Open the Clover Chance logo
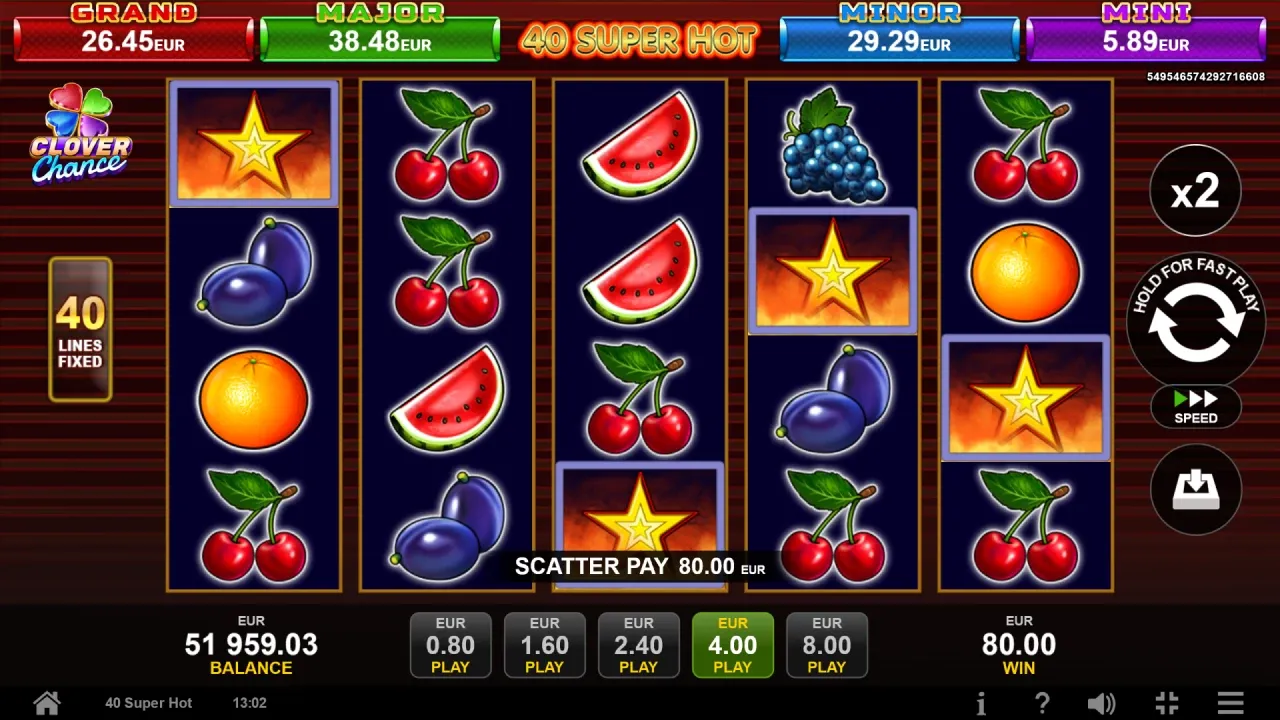This screenshot has width=1280, height=720. tap(80, 135)
